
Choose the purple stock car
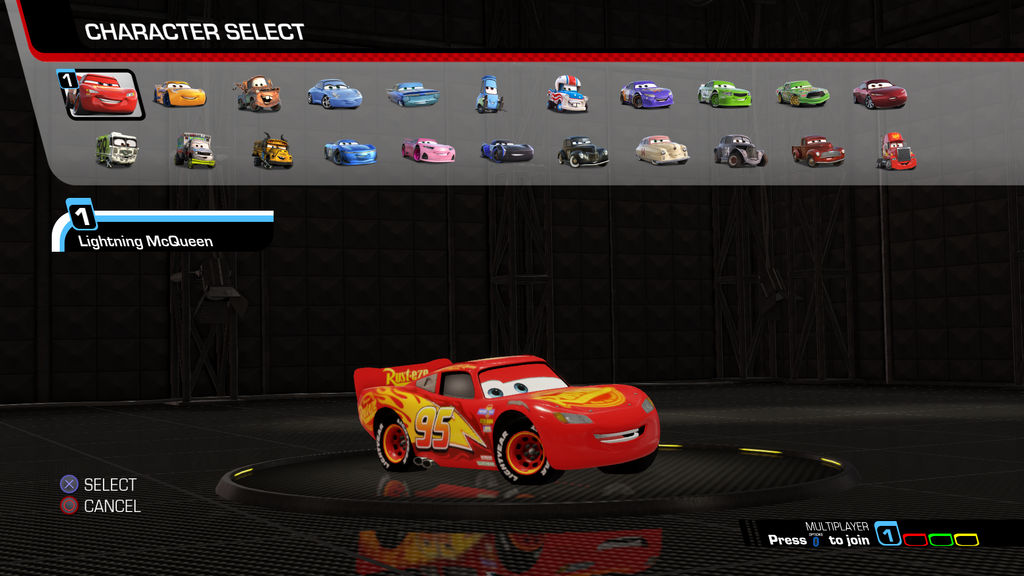[x=646, y=95]
